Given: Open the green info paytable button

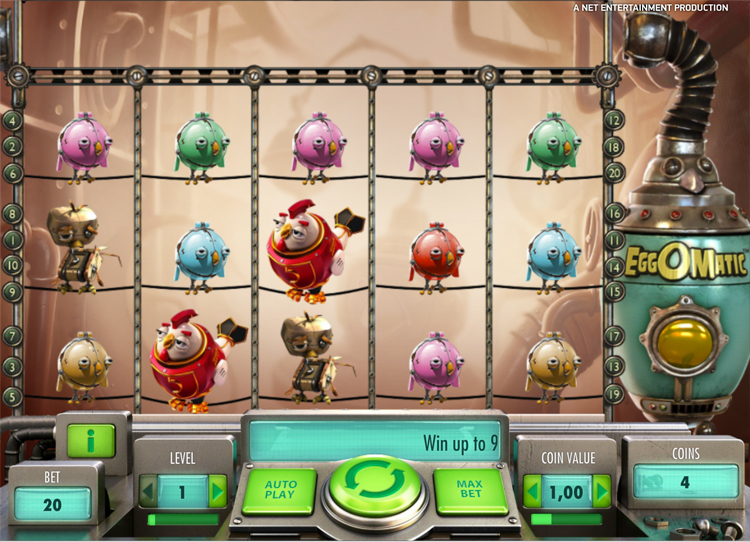Looking at the screenshot, I should click(x=91, y=440).
